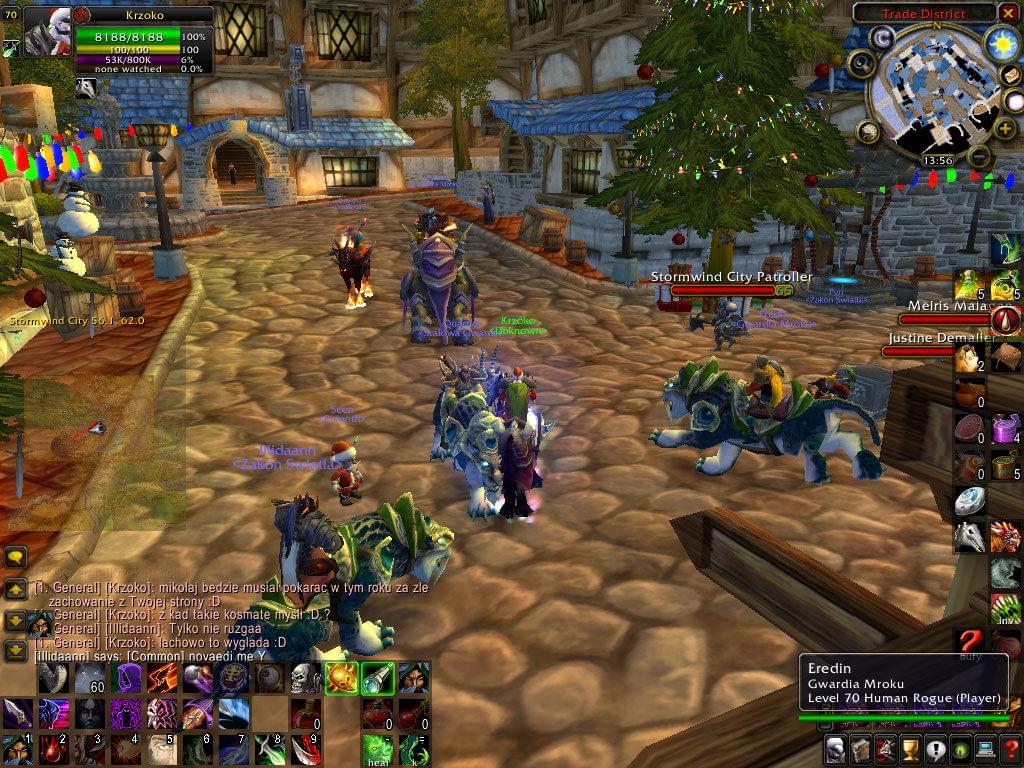The height and width of the screenshot is (768, 1024).
Task: Open the trophy achievements micro button
Action: [911, 748]
